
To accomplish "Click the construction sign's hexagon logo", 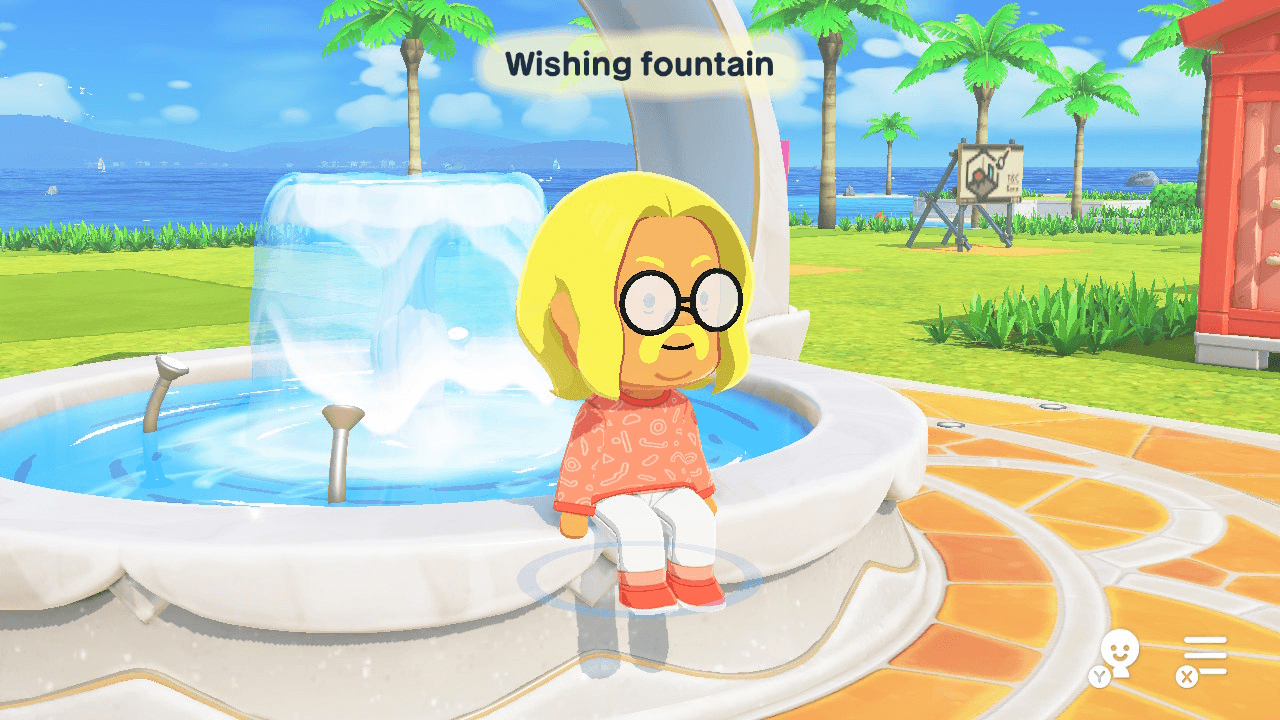I will point(980,172).
